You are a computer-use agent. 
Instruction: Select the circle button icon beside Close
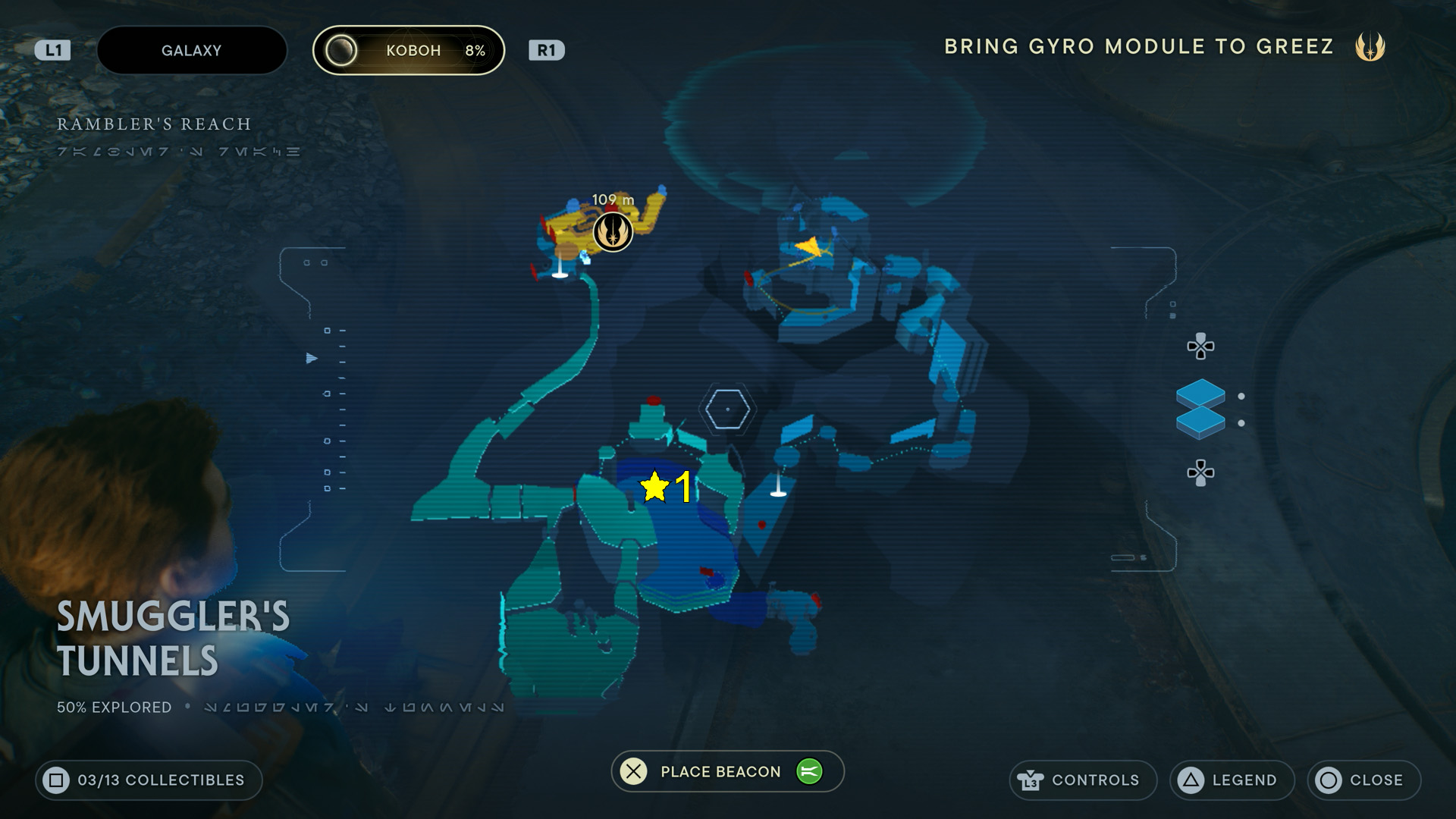[x=1329, y=780]
